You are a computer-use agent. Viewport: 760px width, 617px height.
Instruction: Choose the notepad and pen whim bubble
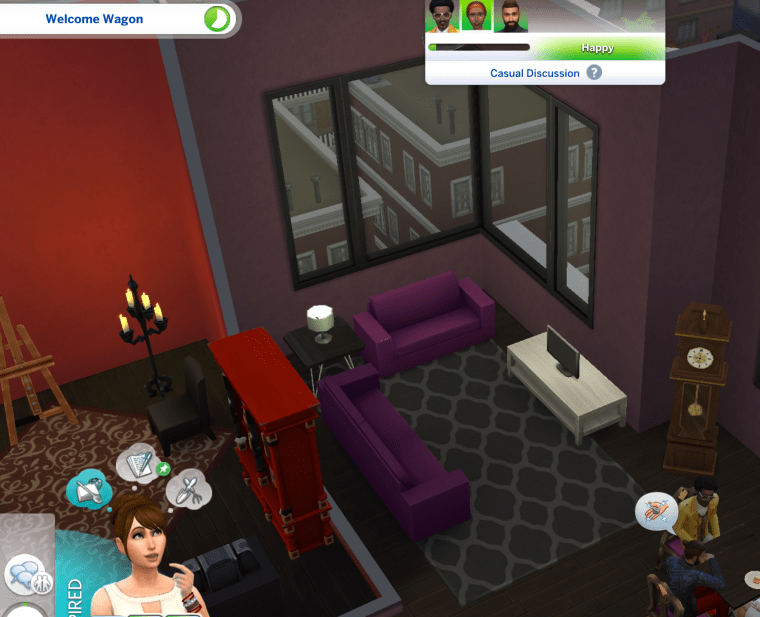(x=136, y=464)
